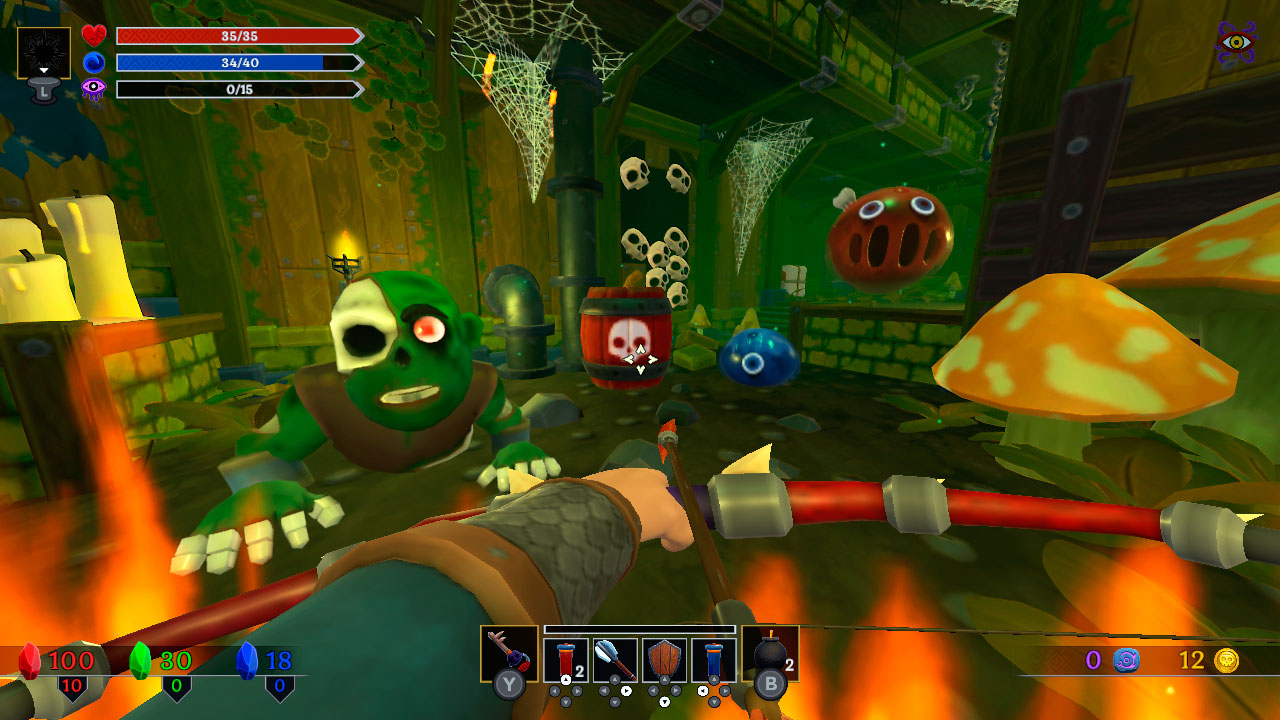Image resolution: width=1280 pixels, height=720 pixels.
Task: Click the health bar showing 35/35
Action: (x=237, y=35)
